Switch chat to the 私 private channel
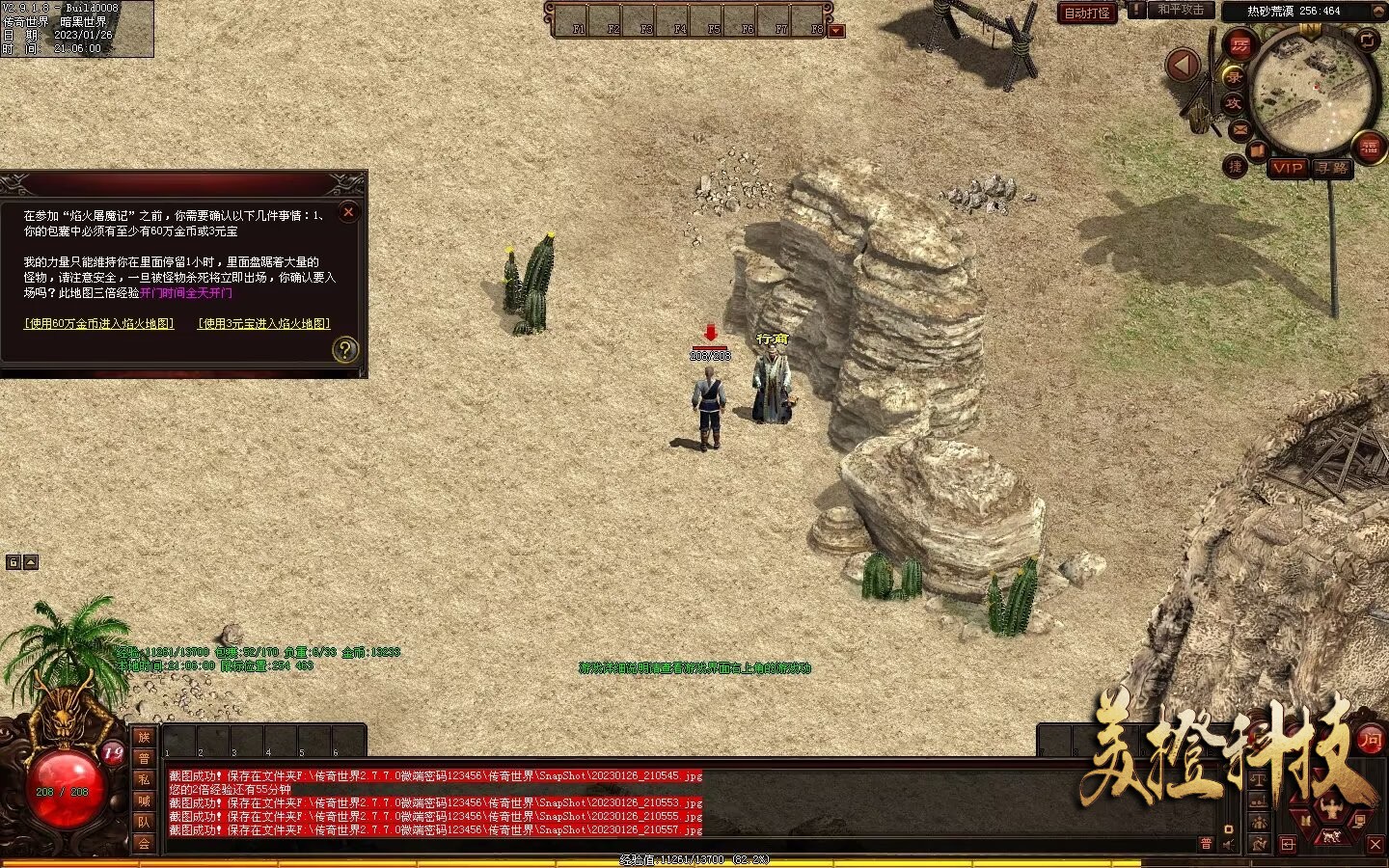Image resolution: width=1389 pixels, height=868 pixels. [144, 779]
